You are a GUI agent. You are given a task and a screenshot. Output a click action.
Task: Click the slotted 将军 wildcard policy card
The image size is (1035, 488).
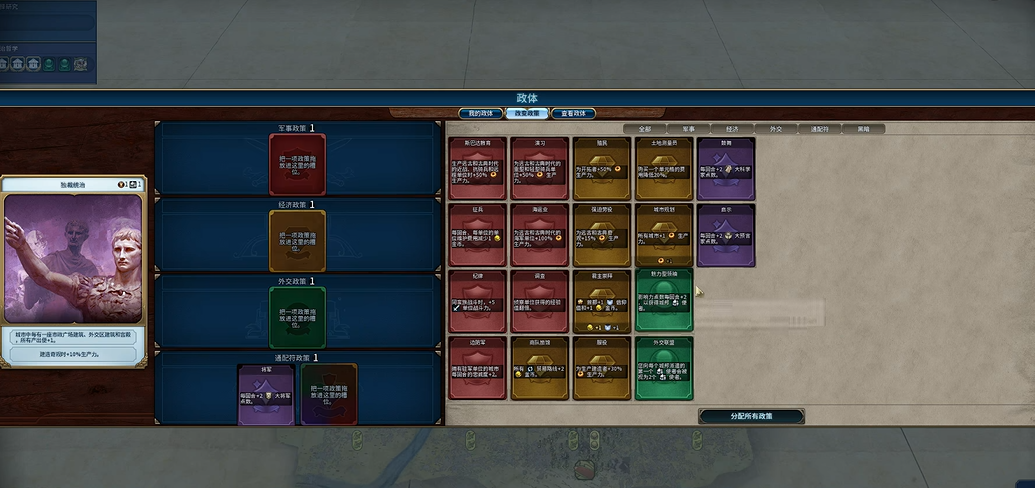(266, 392)
